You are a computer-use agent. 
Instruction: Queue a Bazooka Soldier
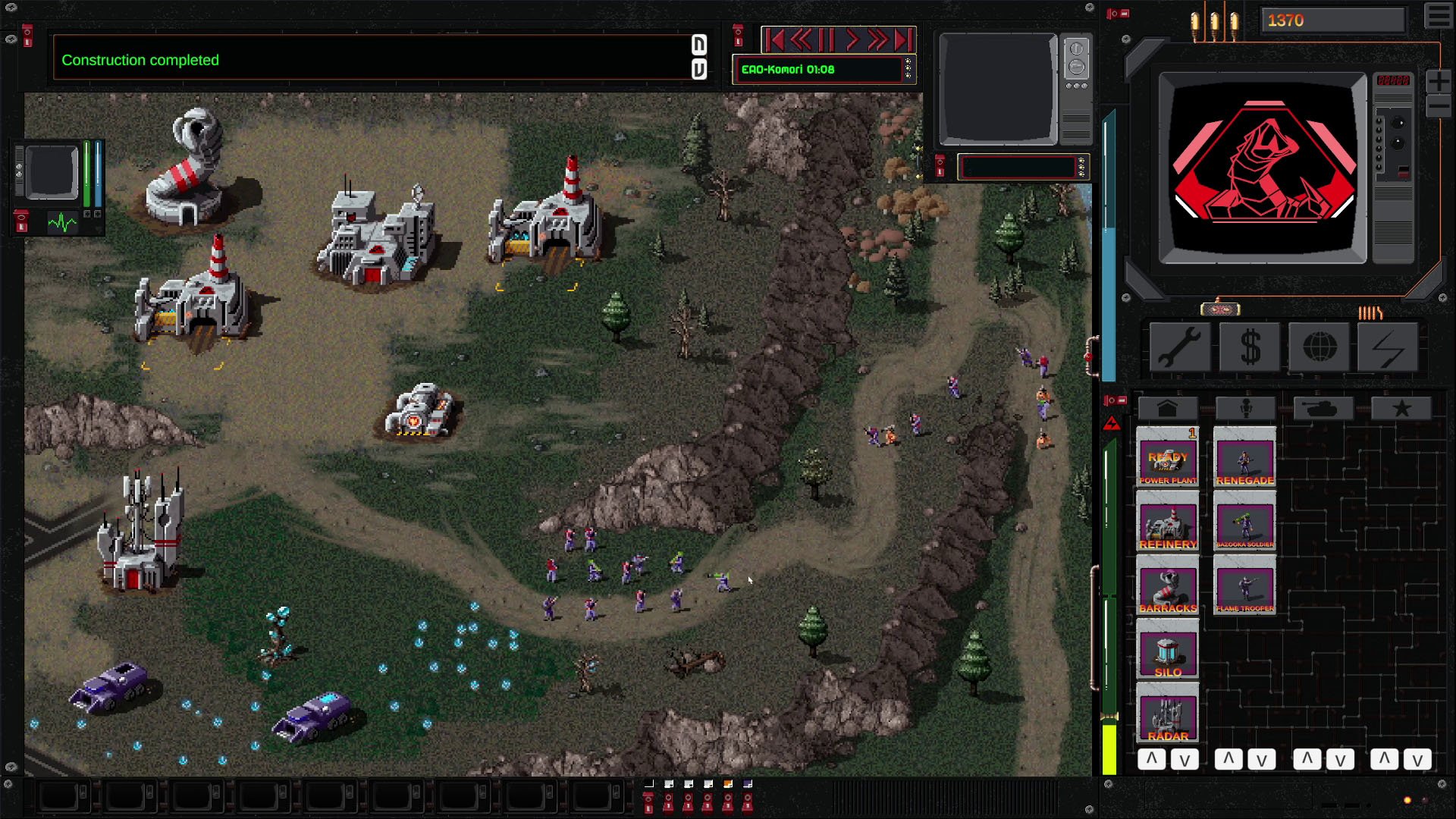(1244, 522)
